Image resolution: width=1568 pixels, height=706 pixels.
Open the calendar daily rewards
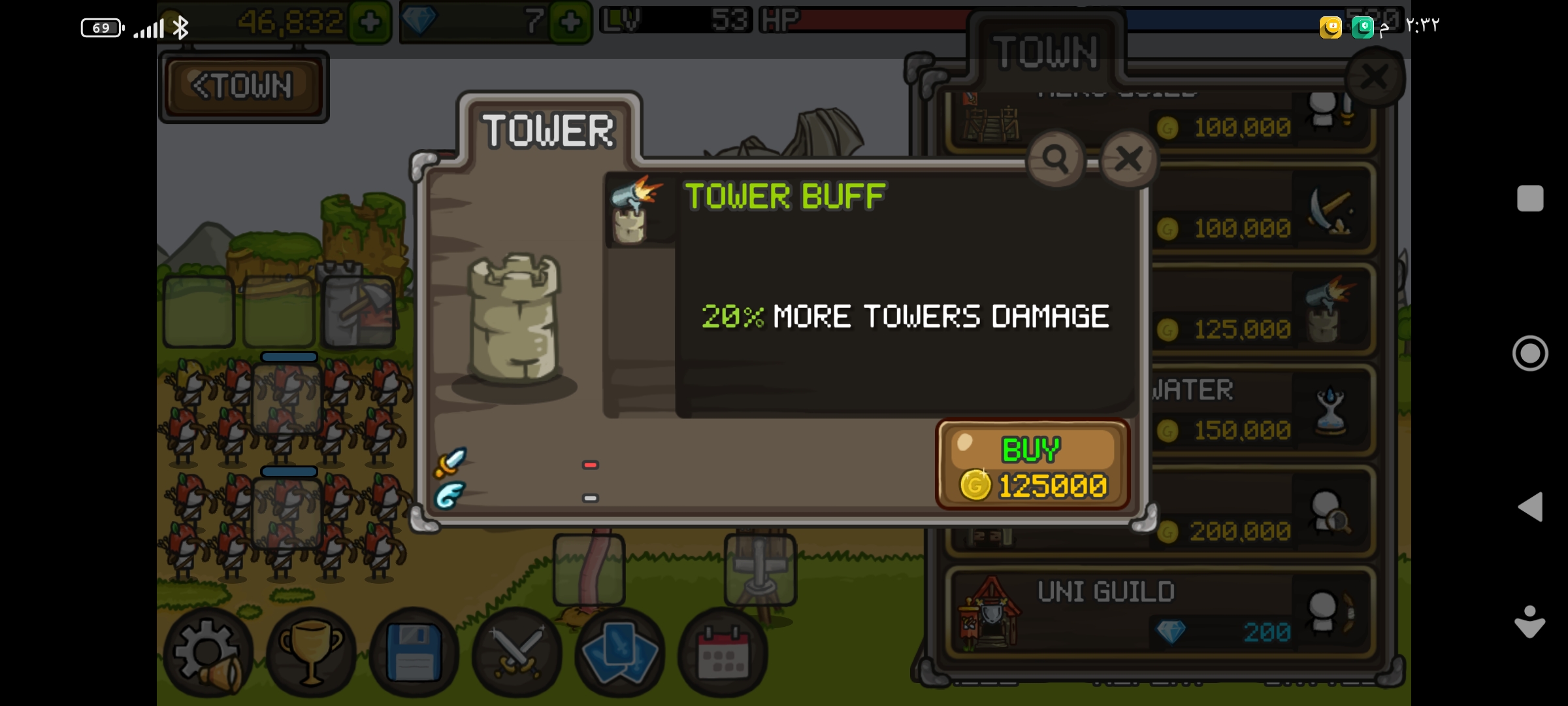click(x=723, y=652)
